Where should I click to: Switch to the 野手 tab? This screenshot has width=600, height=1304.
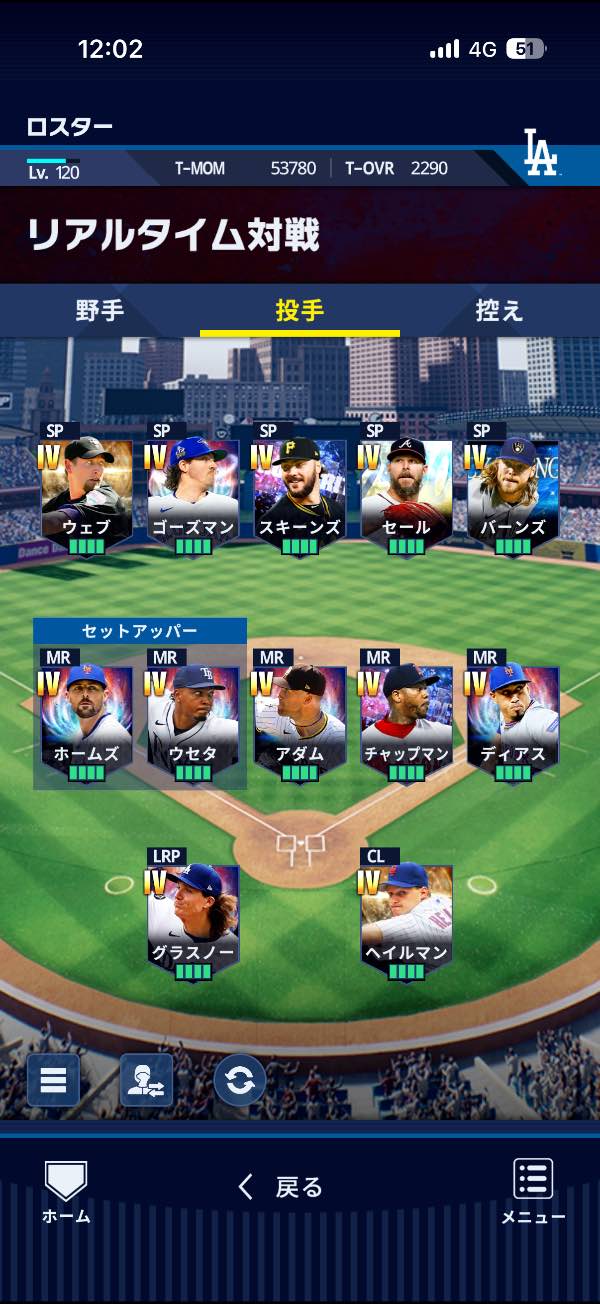click(100, 311)
